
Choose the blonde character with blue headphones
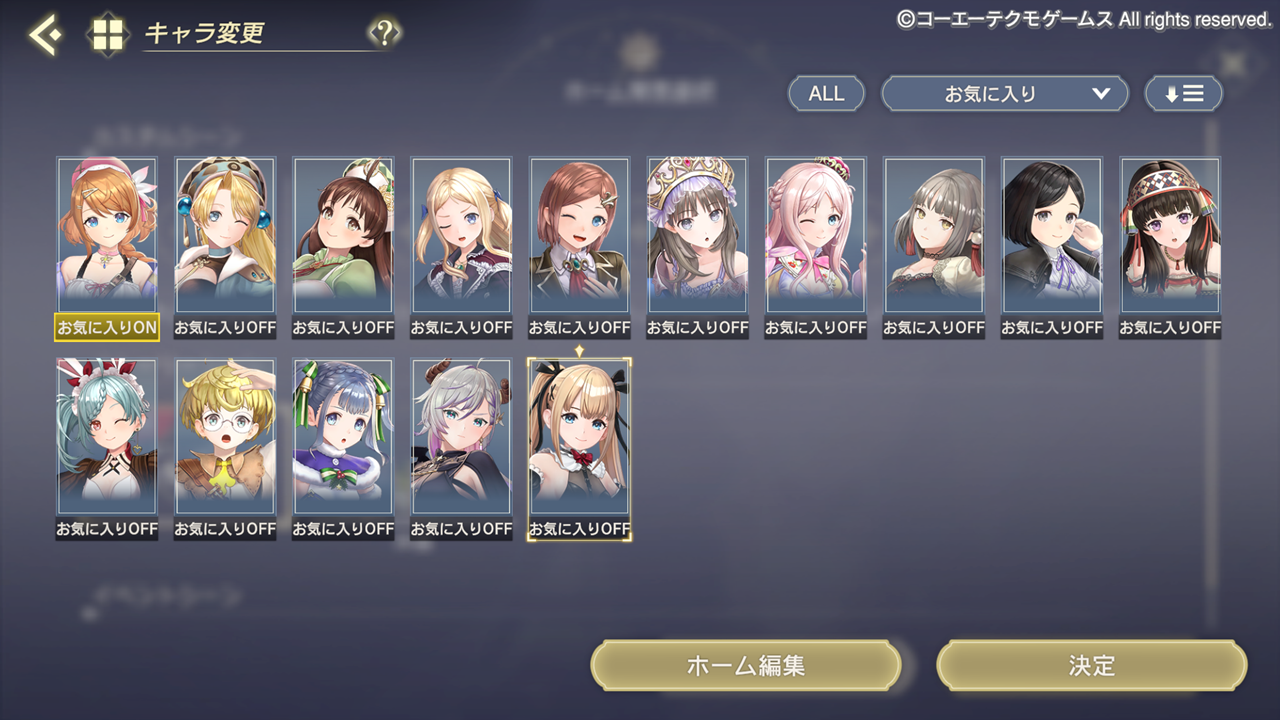tap(225, 235)
